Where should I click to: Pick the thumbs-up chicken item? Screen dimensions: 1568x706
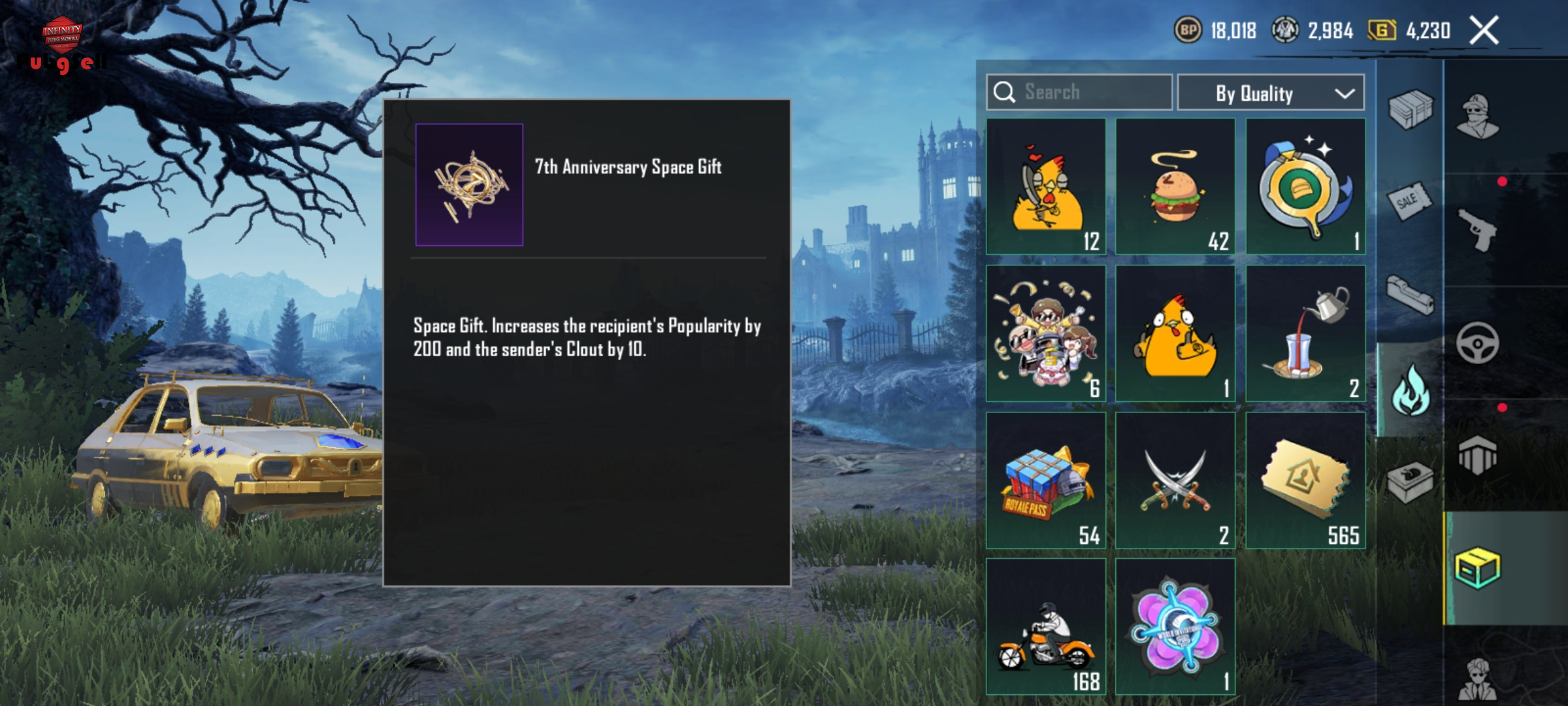(1175, 333)
